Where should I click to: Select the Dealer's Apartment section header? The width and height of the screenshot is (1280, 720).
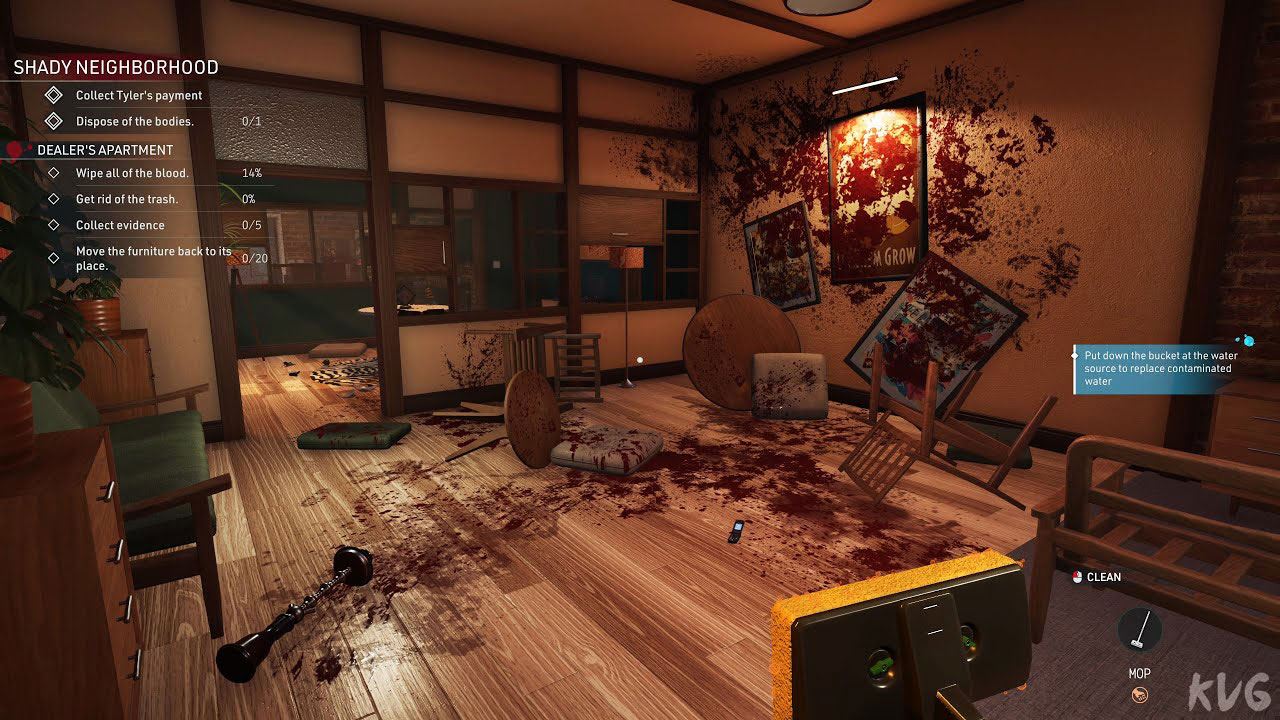coord(105,150)
